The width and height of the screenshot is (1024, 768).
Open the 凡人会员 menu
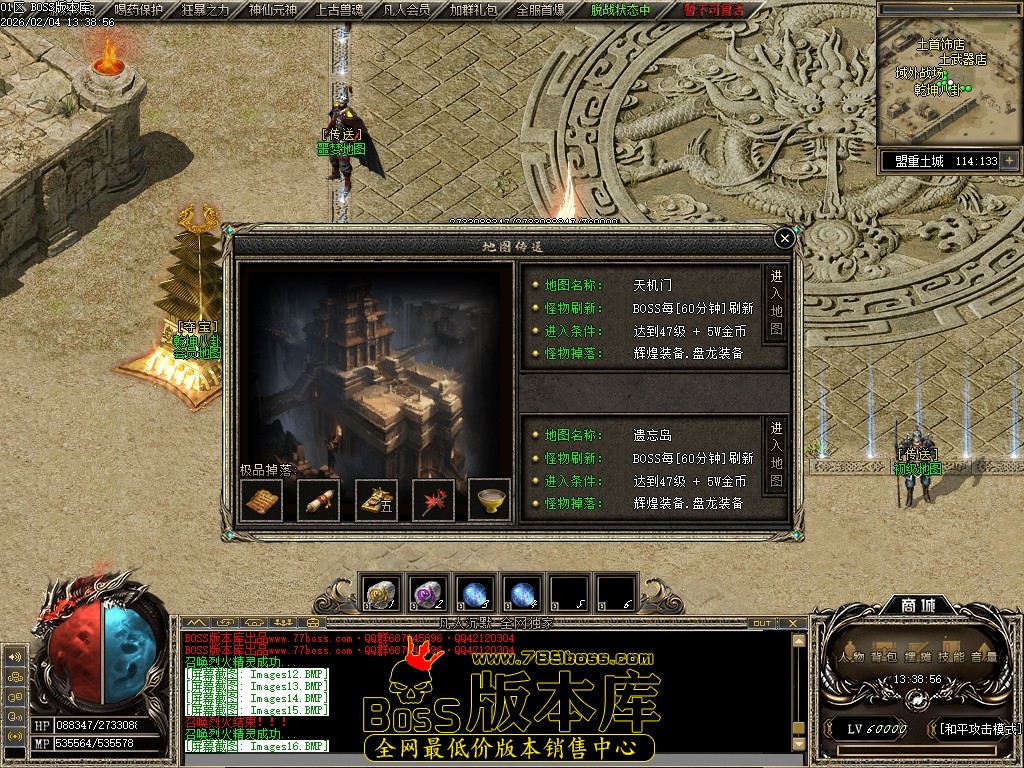[407, 10]
